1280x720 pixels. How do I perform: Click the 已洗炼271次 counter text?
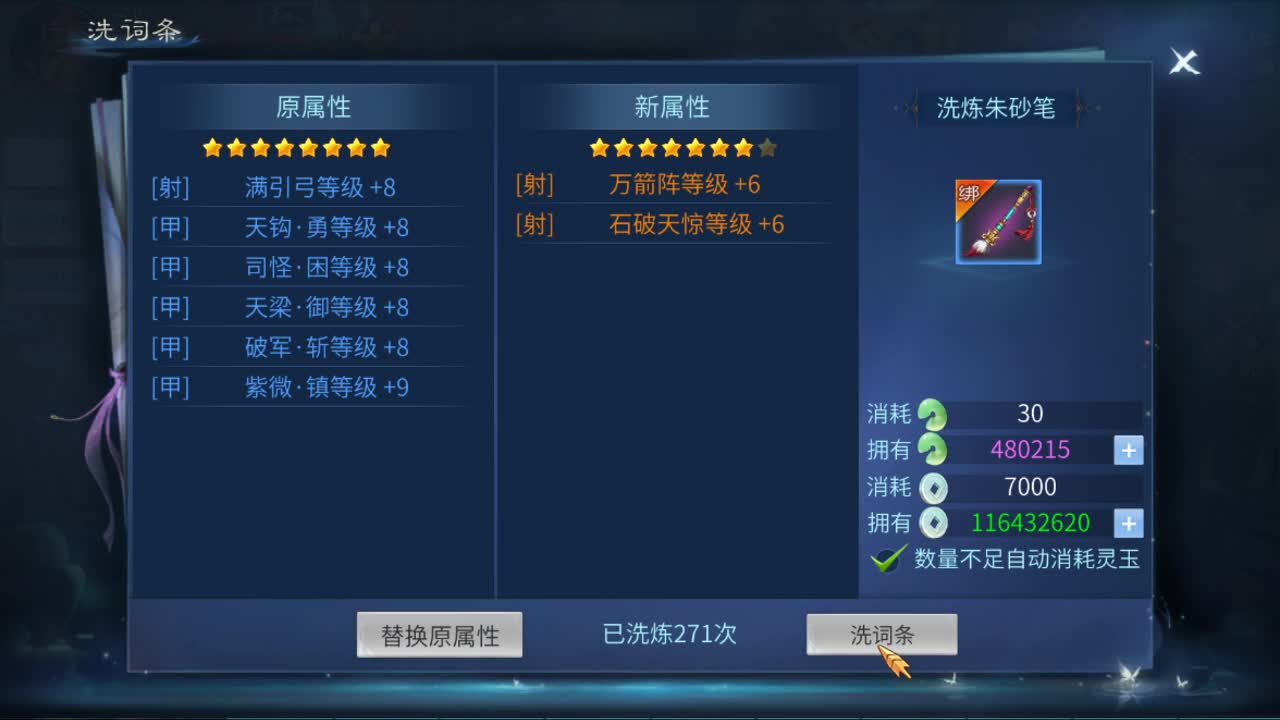671,633
